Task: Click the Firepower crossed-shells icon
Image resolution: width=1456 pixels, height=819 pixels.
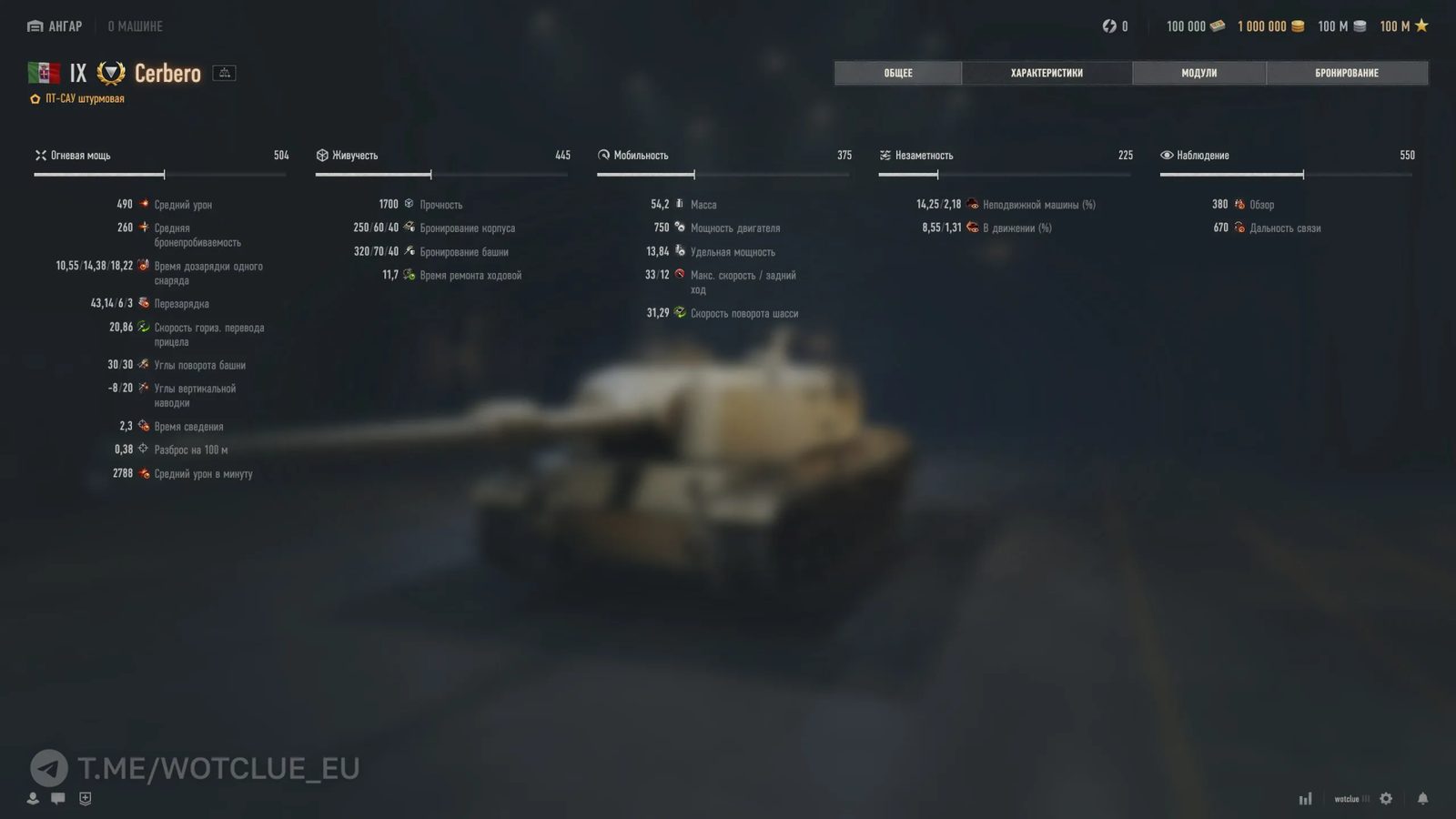Action: click(41, 155)
